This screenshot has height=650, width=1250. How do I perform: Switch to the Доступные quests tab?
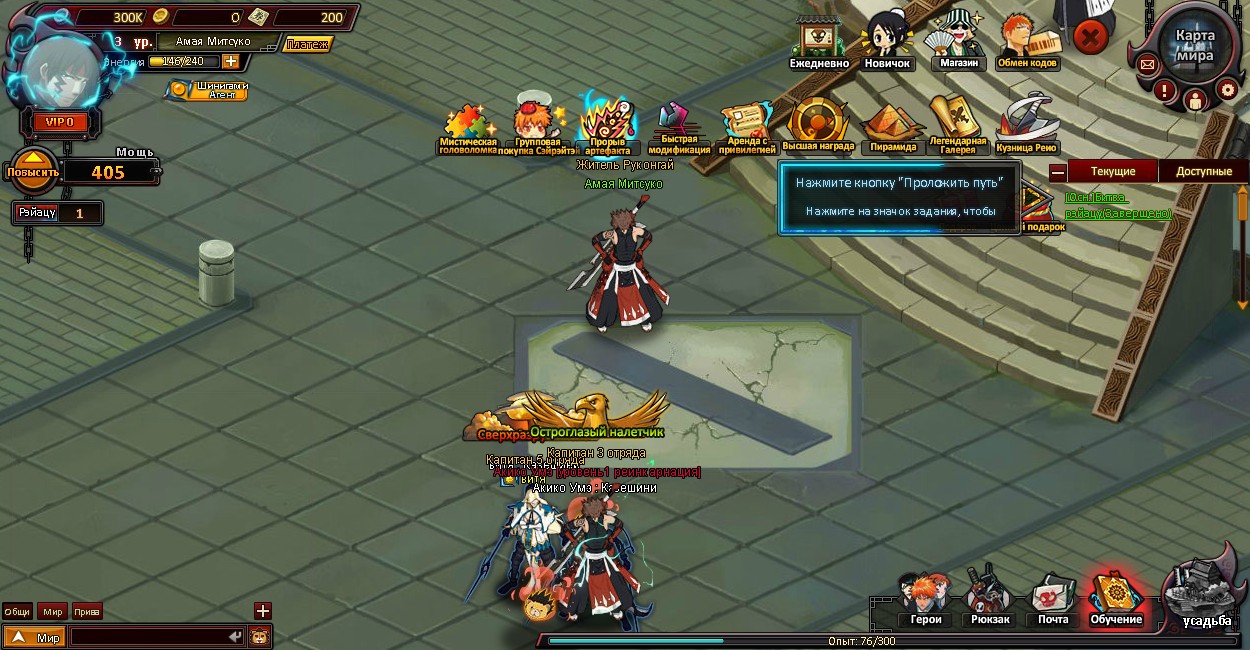click(x=1203, y=171)
